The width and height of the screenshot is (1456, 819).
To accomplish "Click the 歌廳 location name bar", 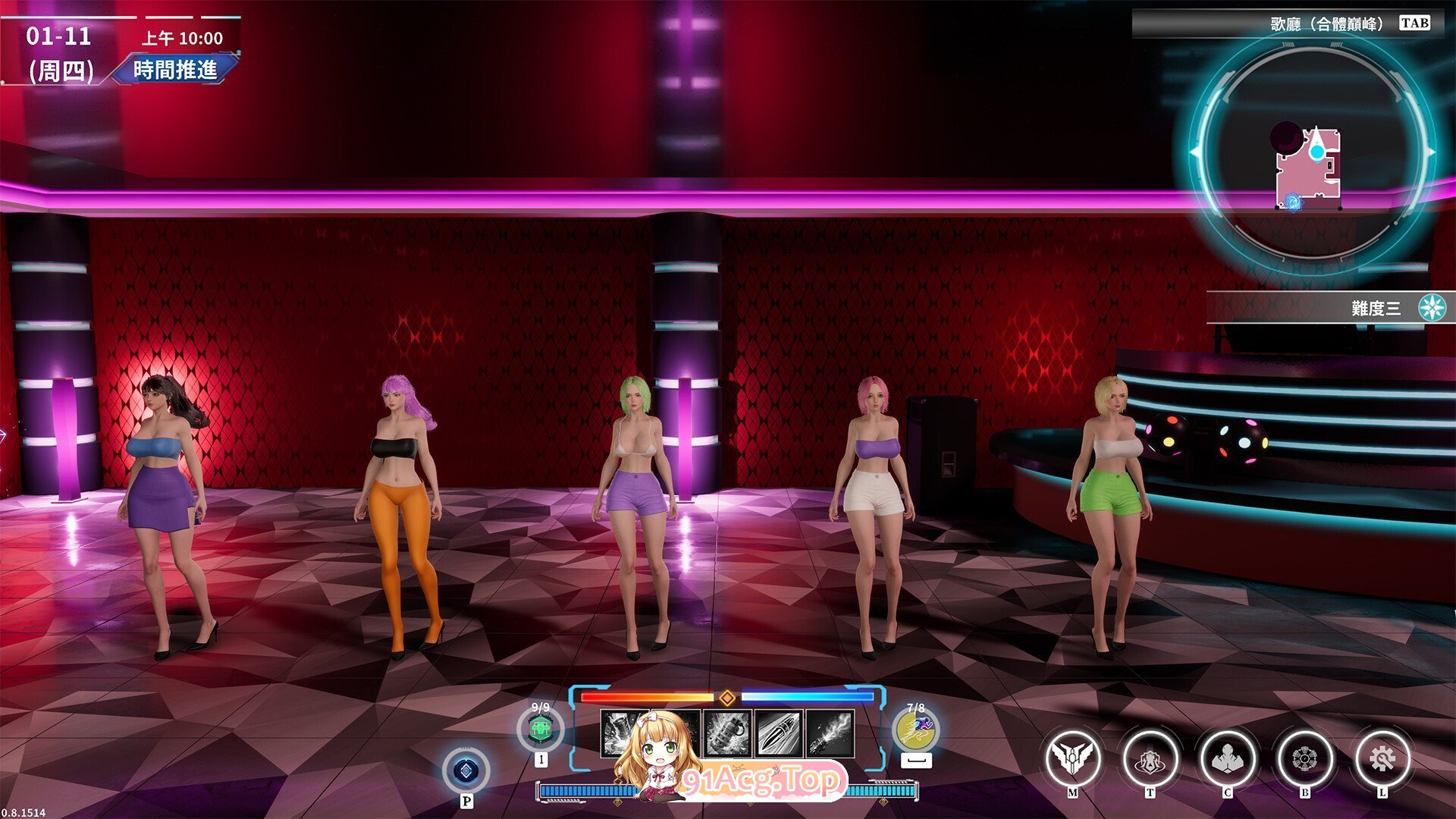I will (x=1285, y=24).
